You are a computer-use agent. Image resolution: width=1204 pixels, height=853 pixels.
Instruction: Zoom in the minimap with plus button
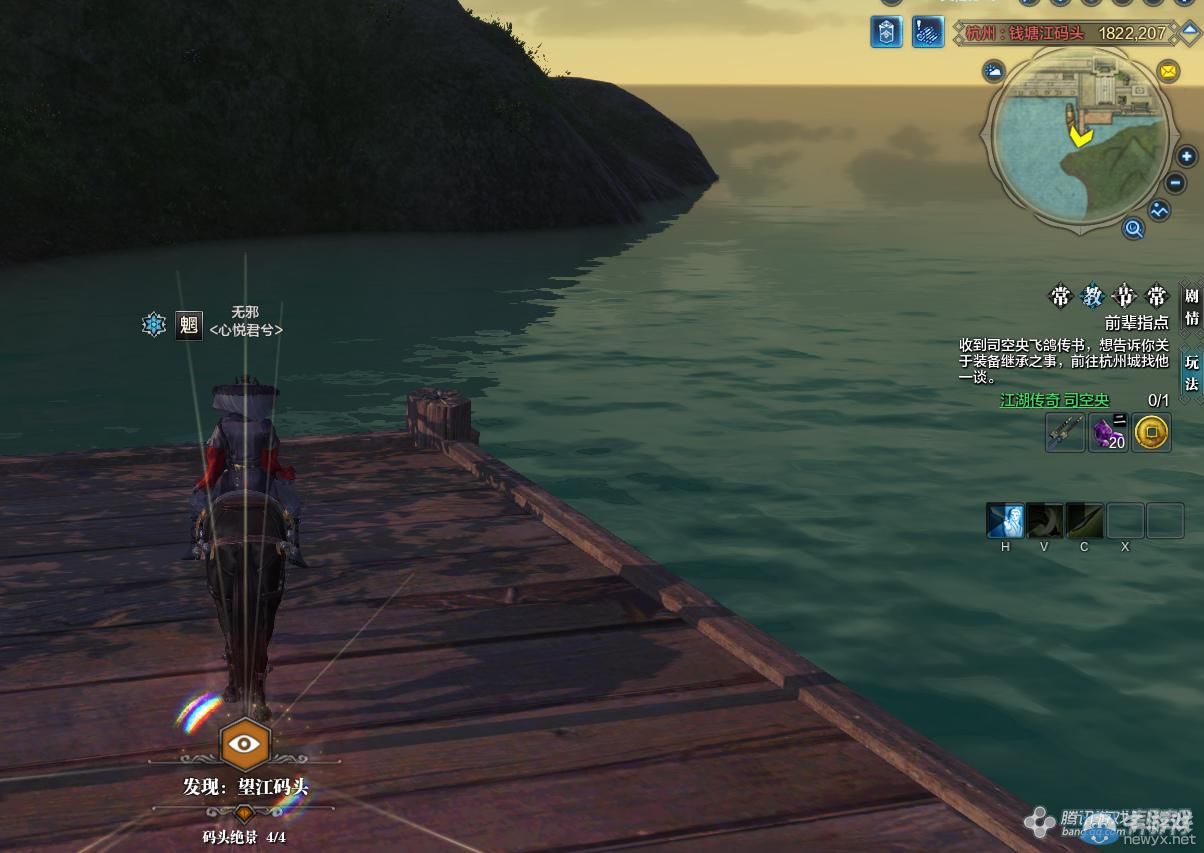[x=1186, y=157]
